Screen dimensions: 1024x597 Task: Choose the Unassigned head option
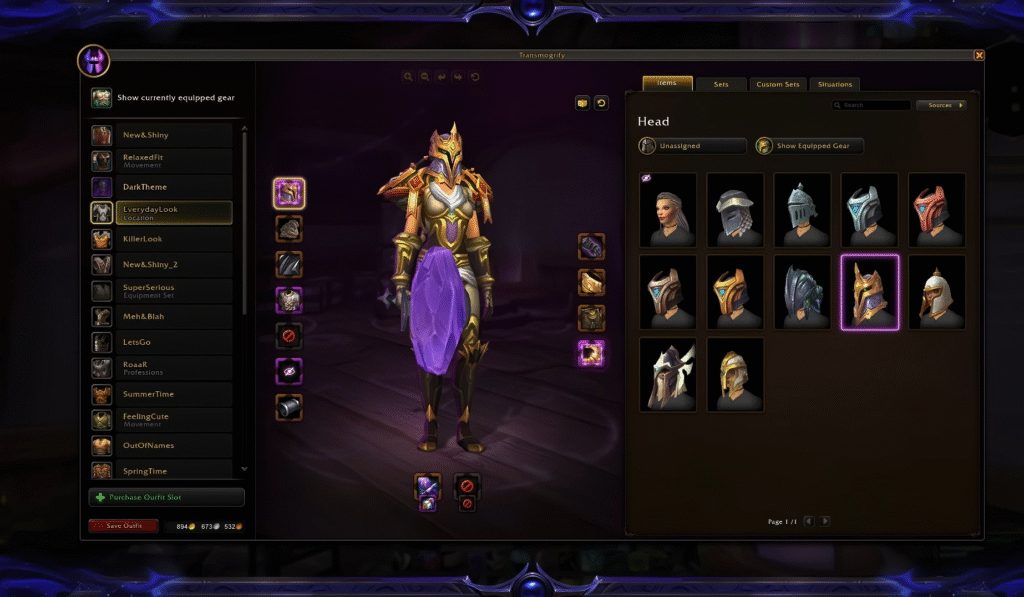pos(693,146)
